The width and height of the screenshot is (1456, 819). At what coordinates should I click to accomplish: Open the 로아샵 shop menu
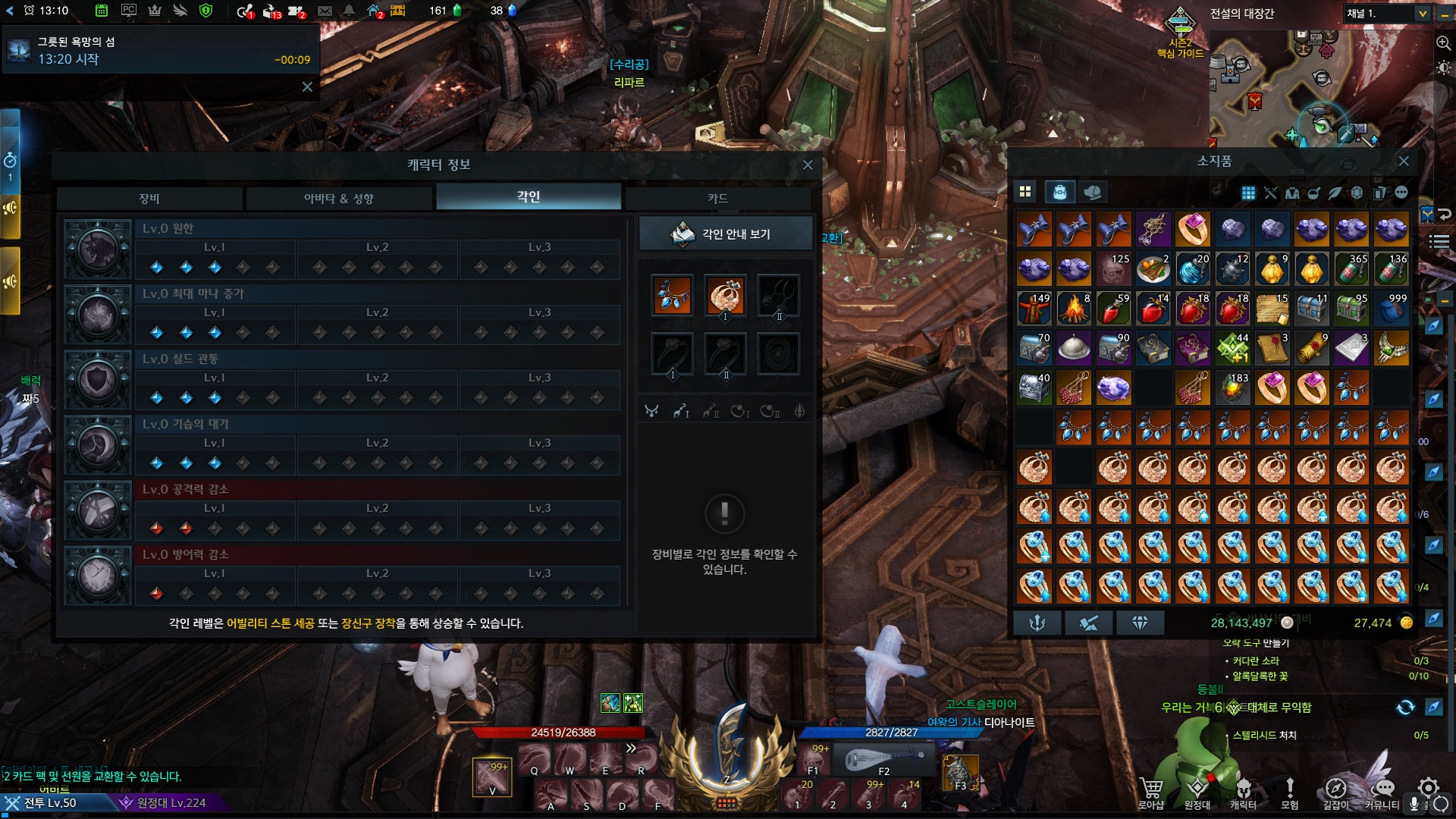pos(1150,791)
